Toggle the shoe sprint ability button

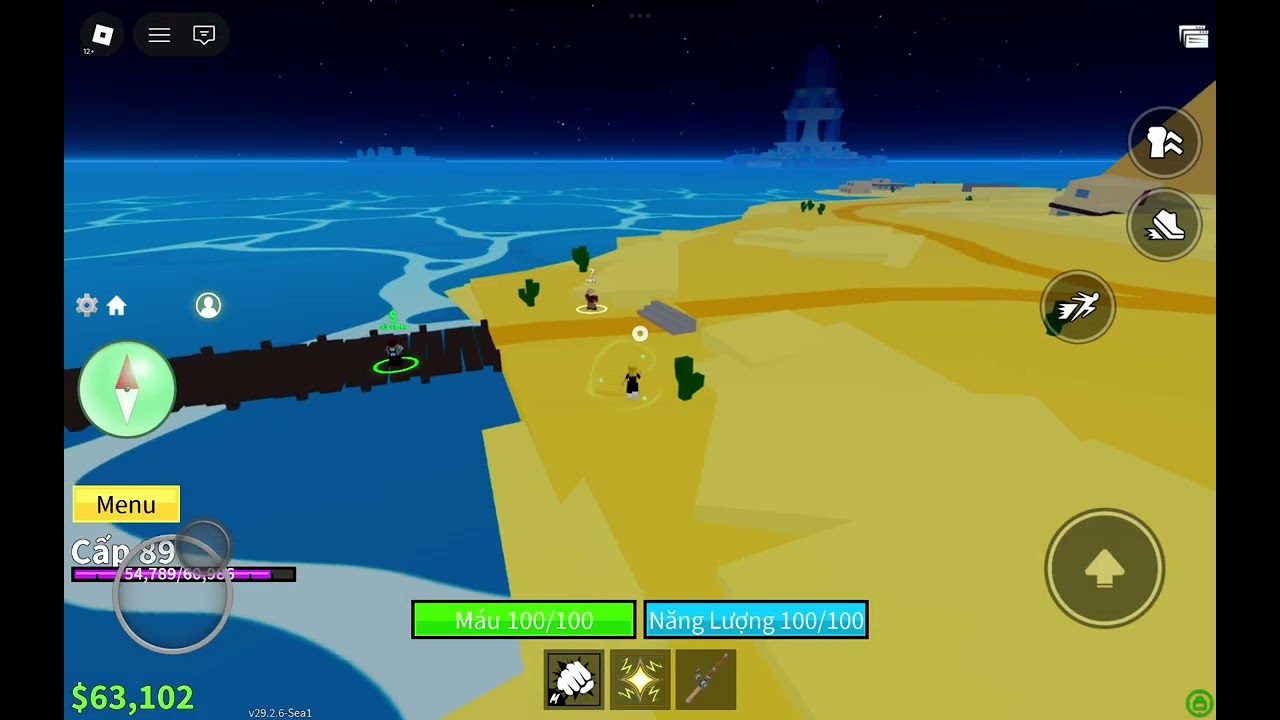1164,225
